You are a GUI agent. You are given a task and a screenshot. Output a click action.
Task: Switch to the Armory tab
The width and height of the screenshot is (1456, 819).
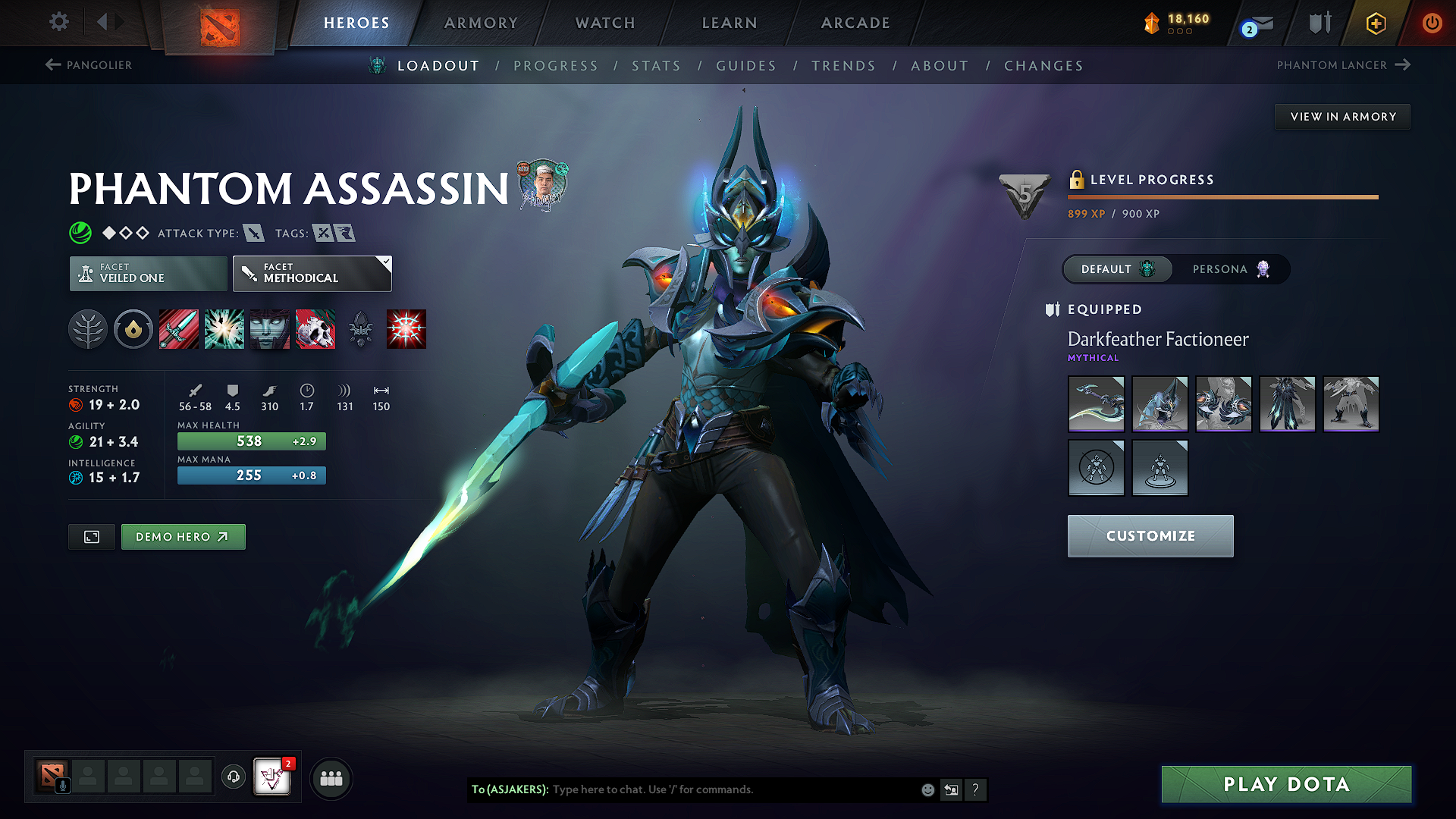tap(481, 23)
